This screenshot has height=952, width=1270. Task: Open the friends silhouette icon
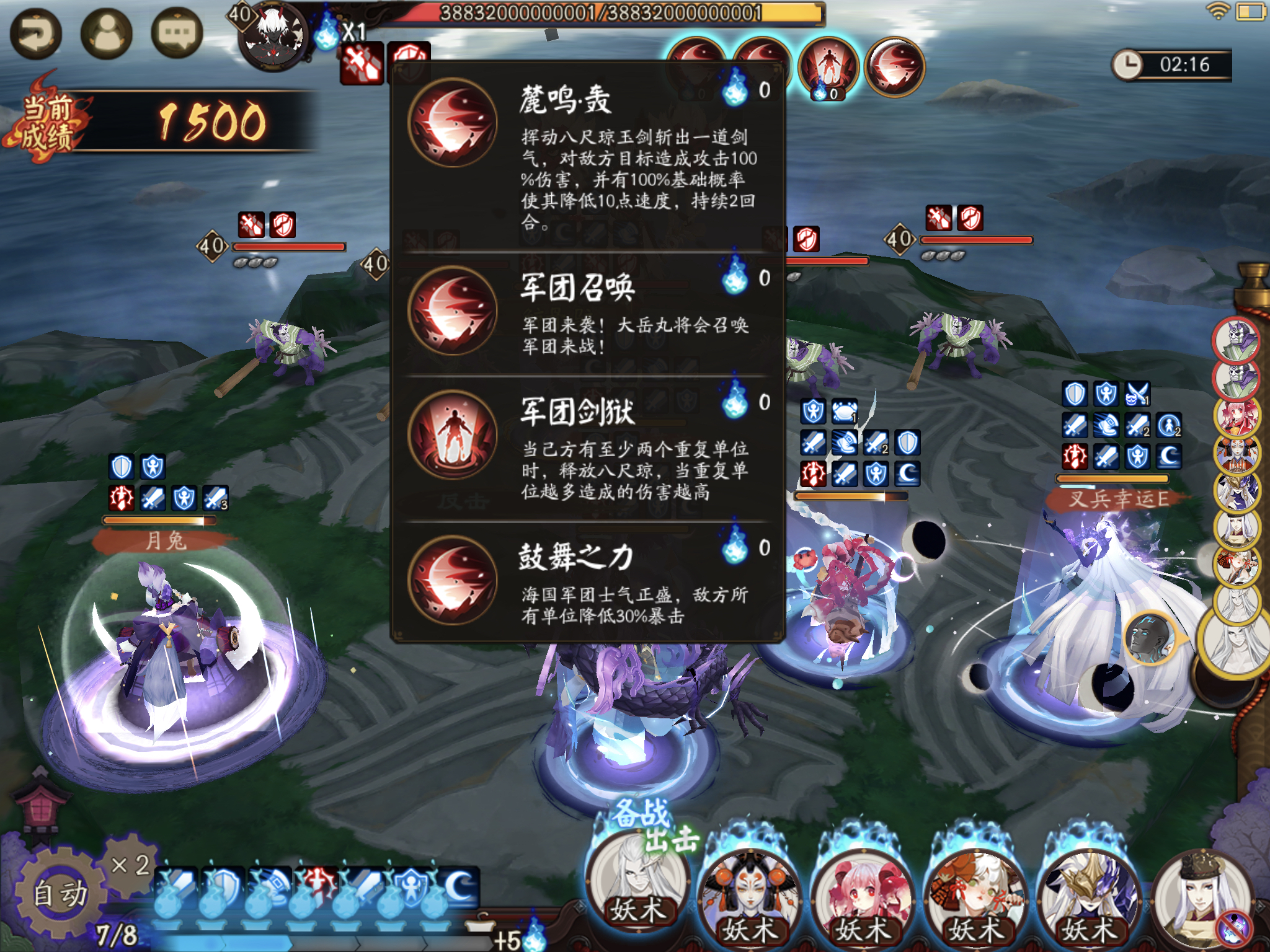tap(107, 34)
